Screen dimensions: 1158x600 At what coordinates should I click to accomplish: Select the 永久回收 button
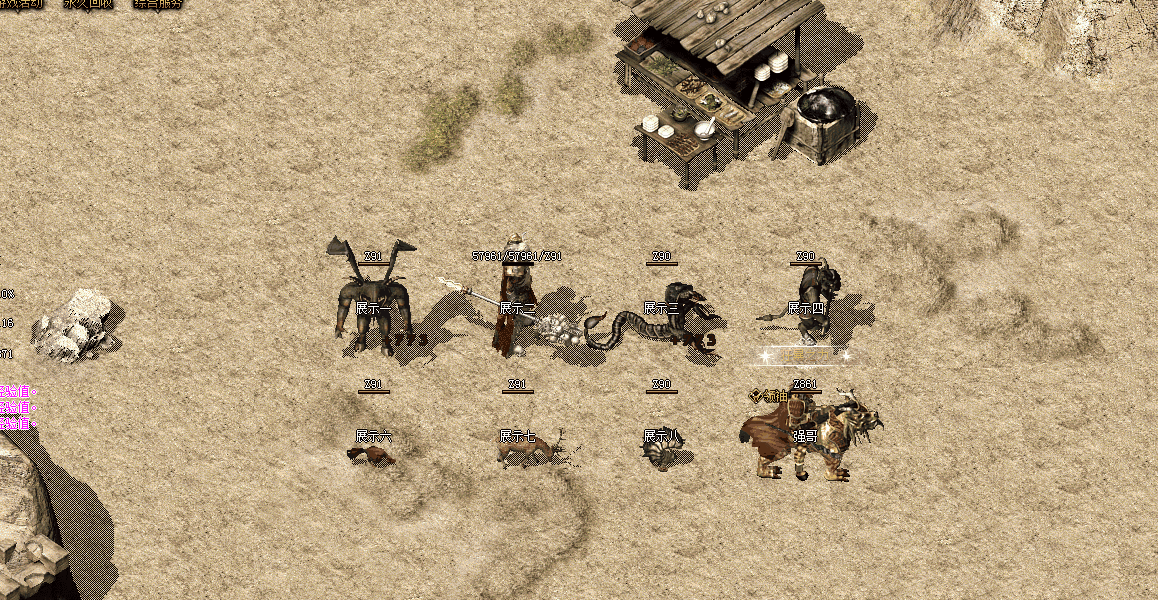[88, 4]
